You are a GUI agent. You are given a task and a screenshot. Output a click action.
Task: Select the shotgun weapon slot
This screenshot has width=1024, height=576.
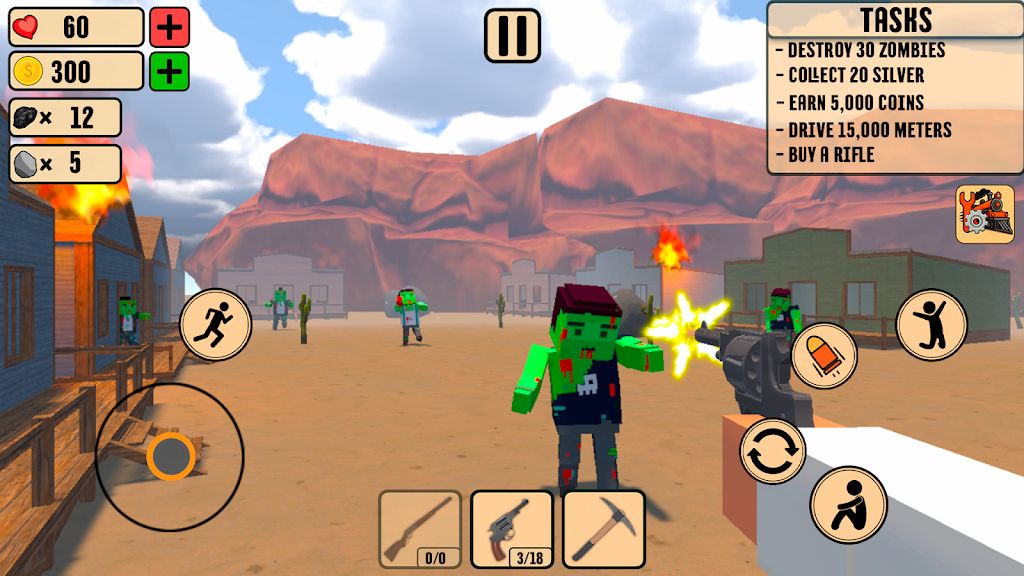[420, 529]
